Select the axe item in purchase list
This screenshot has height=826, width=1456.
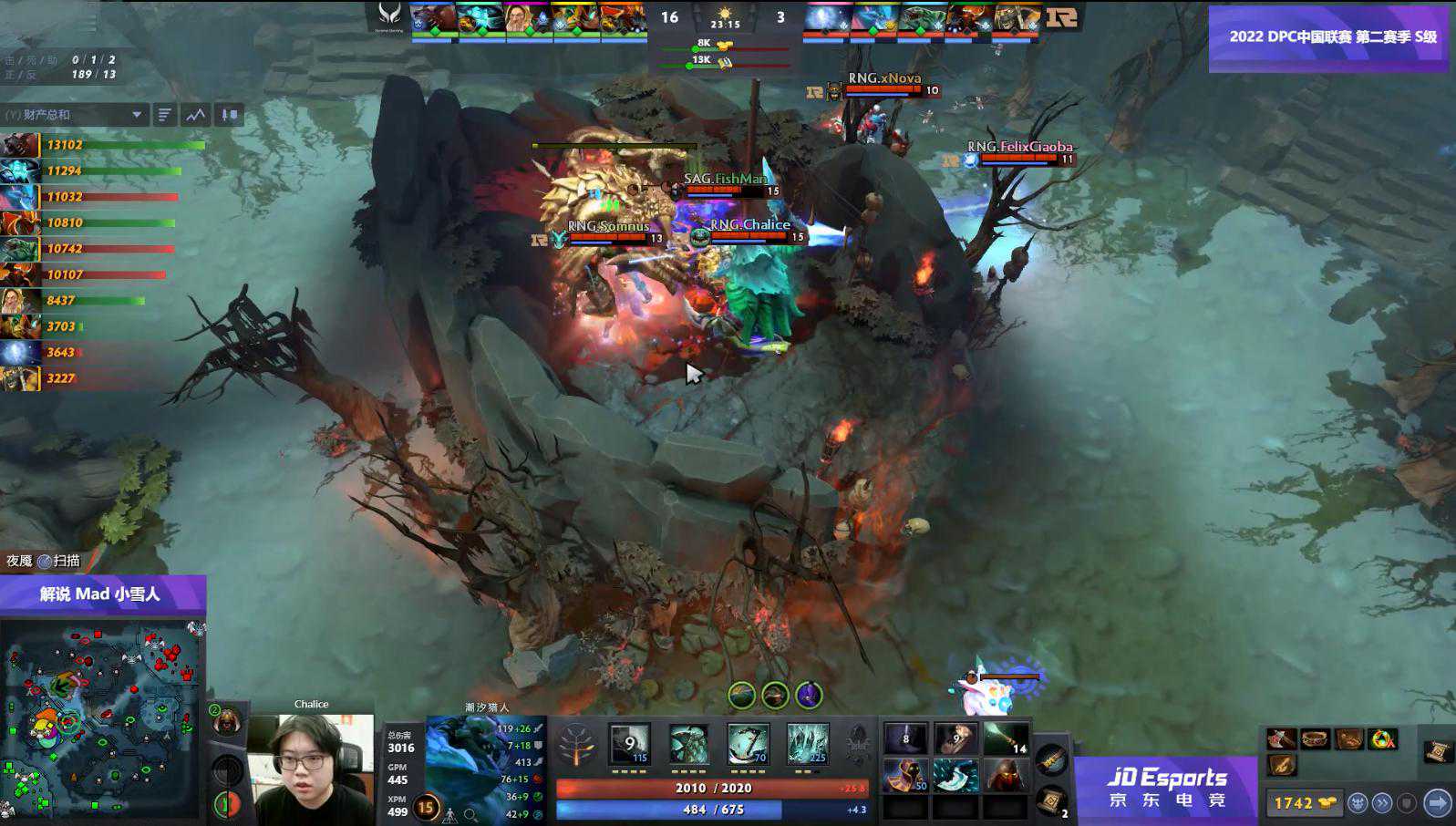click(x=1282, y=739)
